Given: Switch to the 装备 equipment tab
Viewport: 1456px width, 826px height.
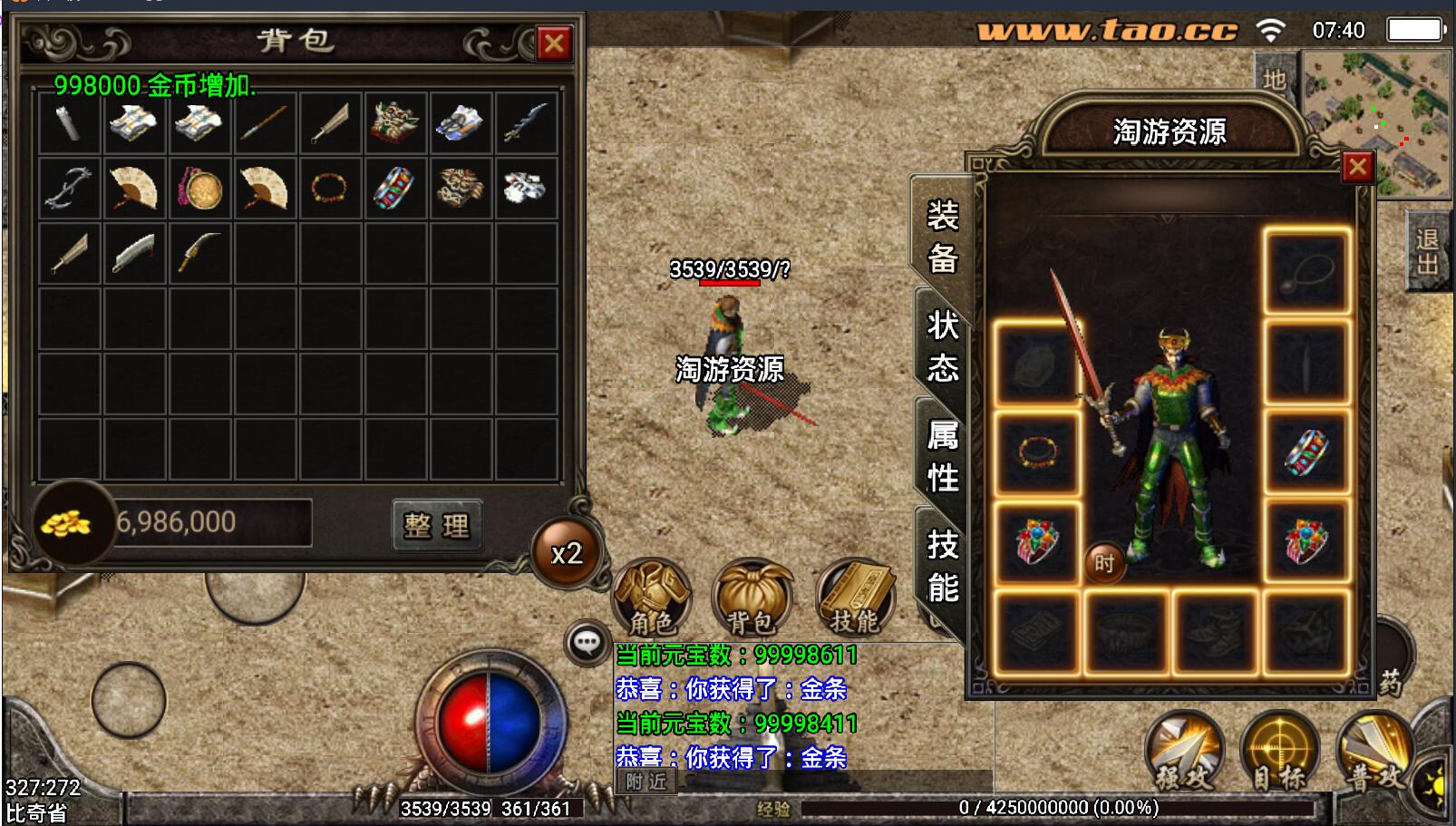Looking at the screenshot, I should point(943,238).
